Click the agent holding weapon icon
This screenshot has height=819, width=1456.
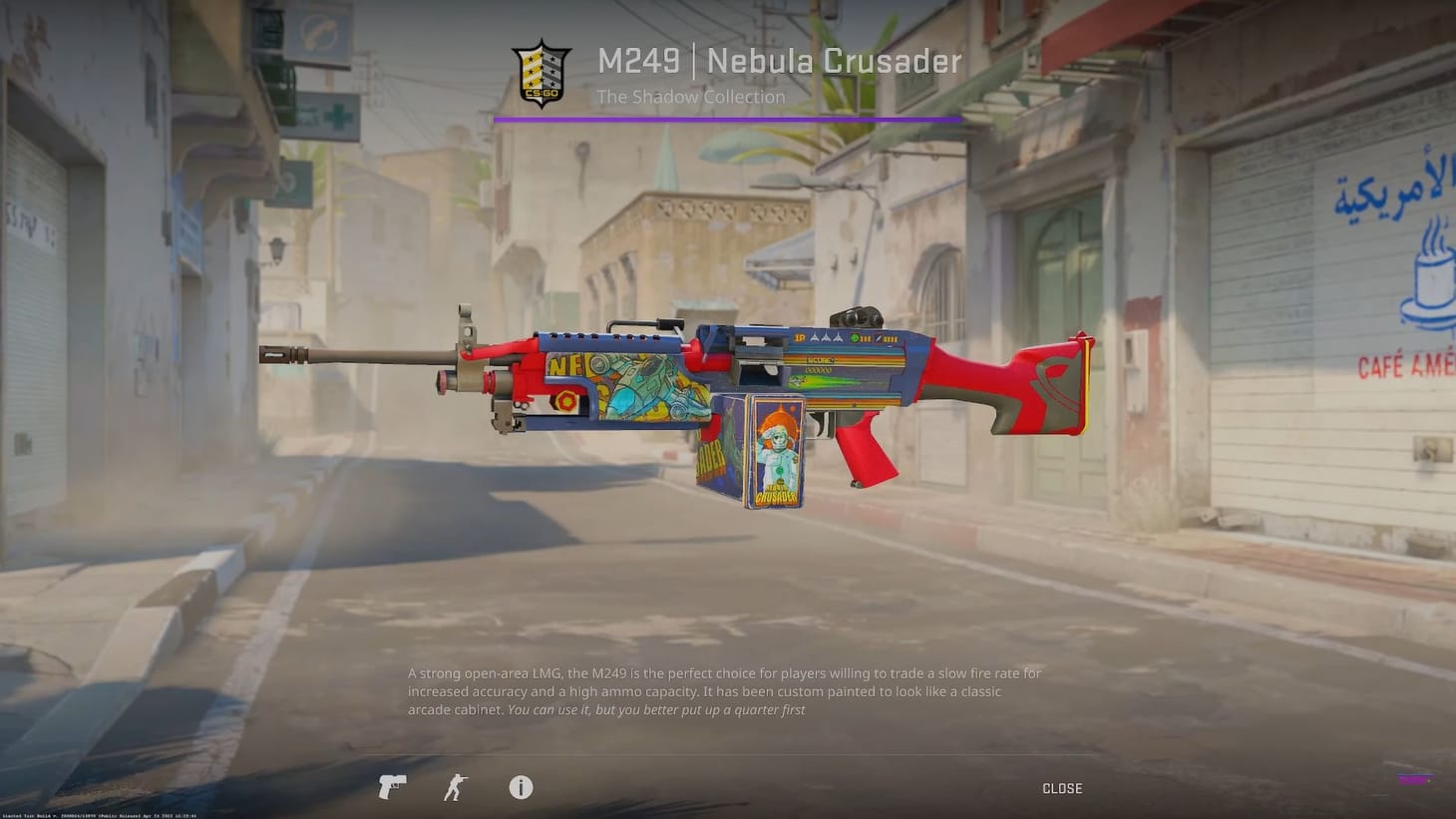point(454,787)
